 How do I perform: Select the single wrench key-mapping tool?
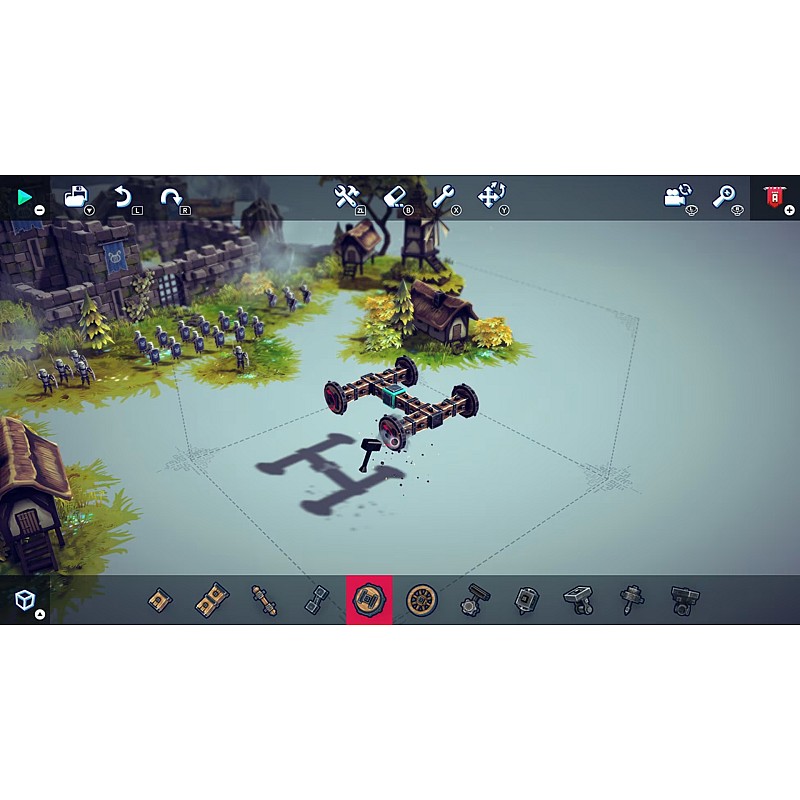(x=443, y=196)
